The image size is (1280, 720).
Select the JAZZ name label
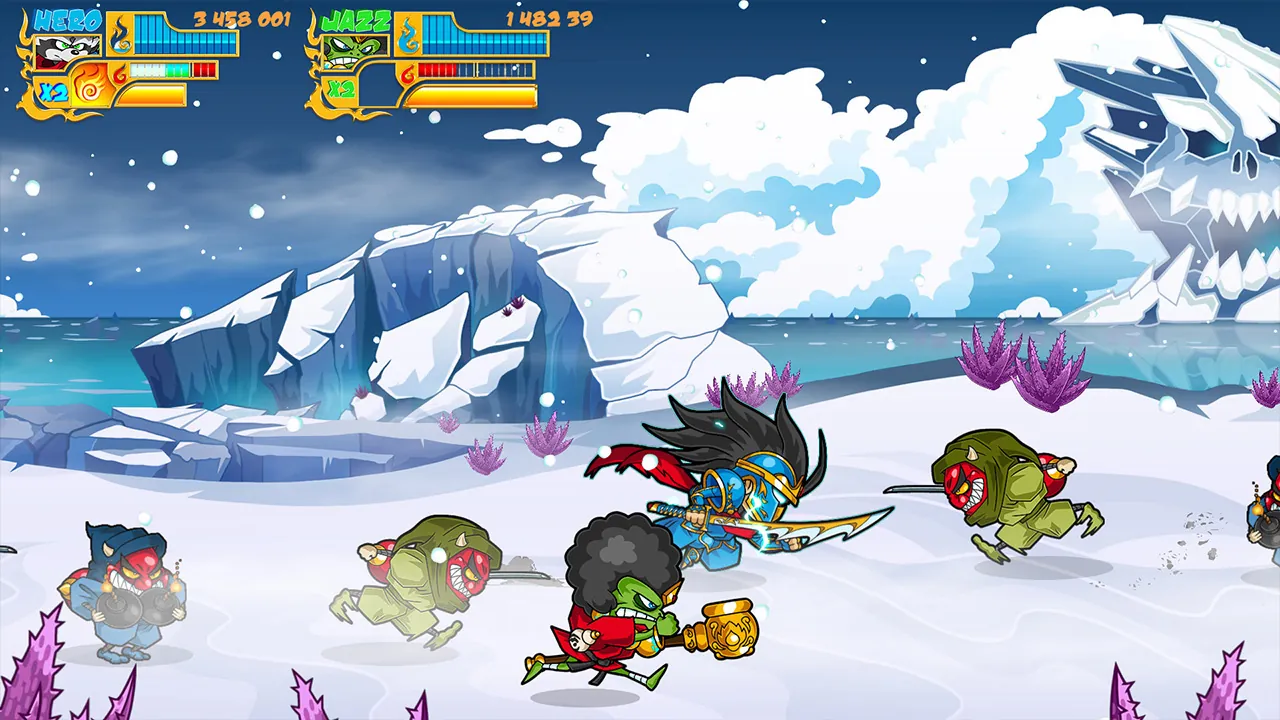tap(357, 20)
